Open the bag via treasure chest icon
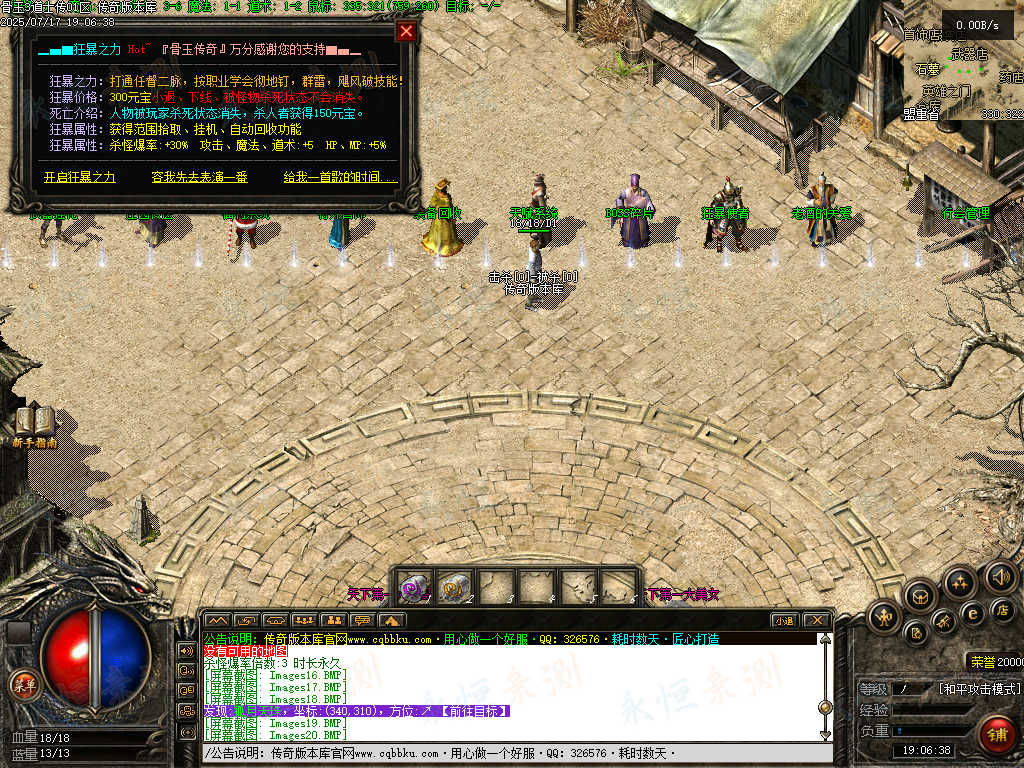 [x=920, y=598]
